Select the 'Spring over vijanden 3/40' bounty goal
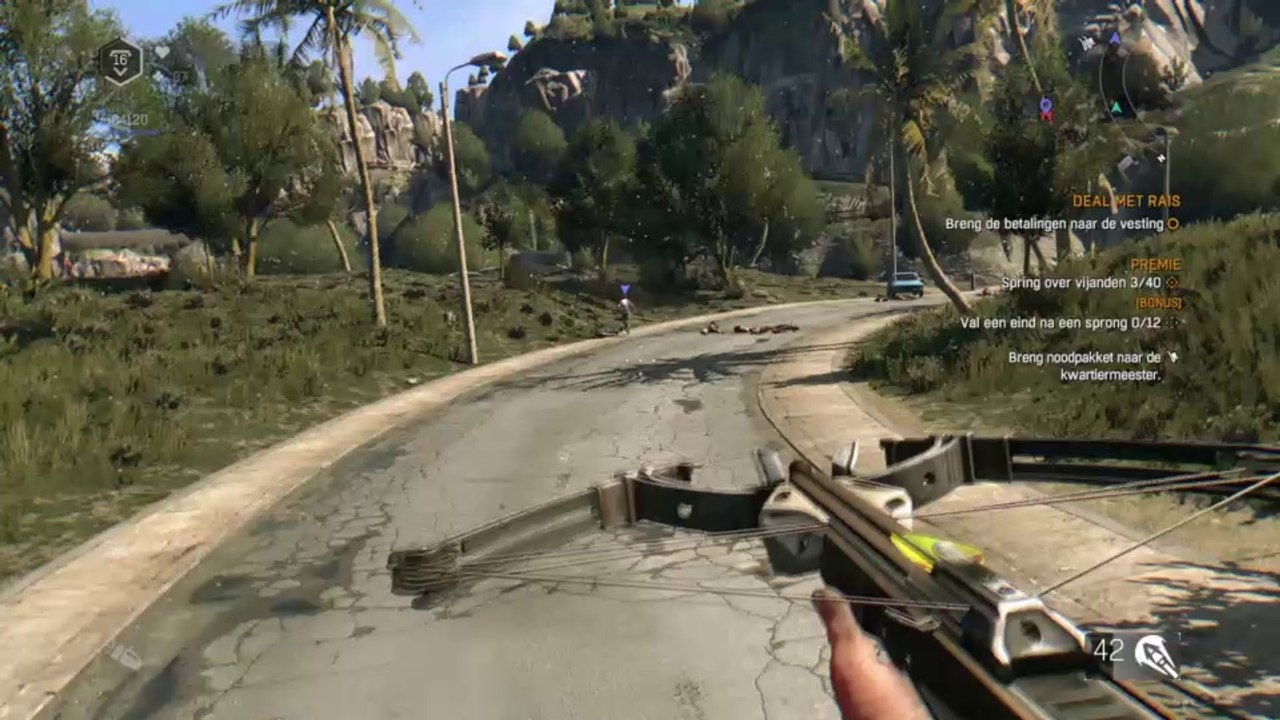1280x720 pixels. point(1082,284)
